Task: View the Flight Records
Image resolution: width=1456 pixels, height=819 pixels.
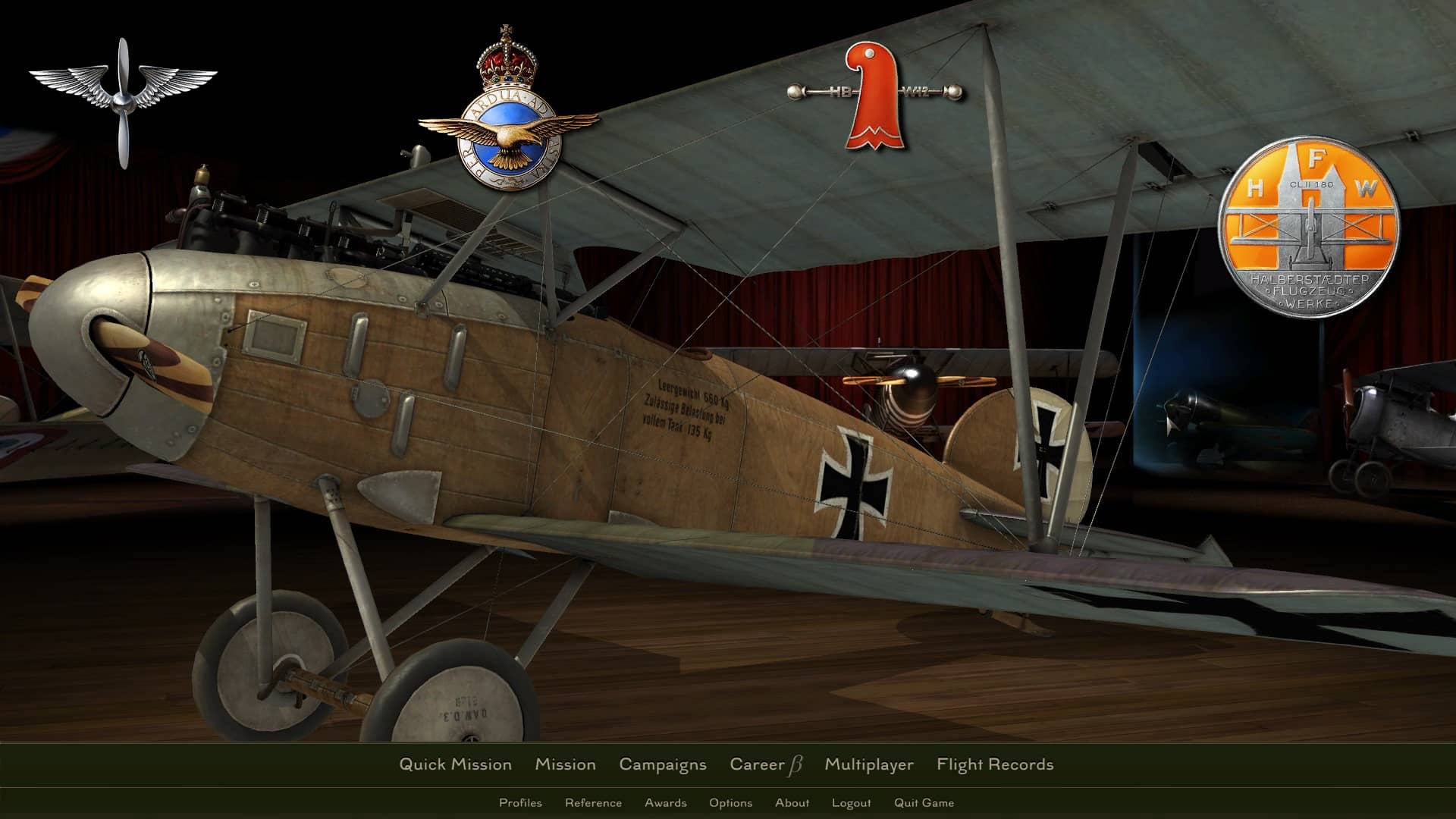Action: click(x=994, y=764)
